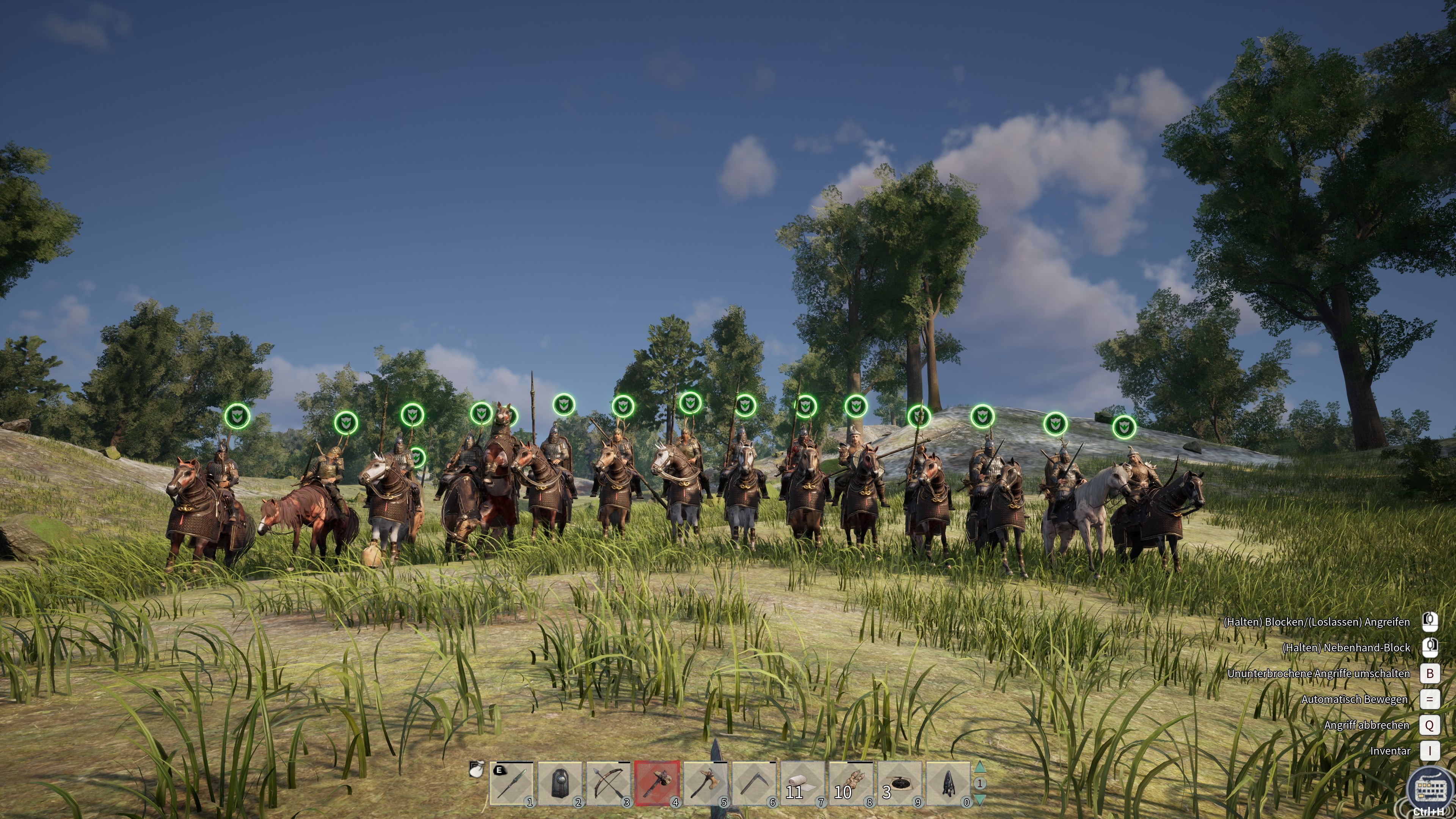1456x819 pixels.
Task: Choose the bow and arrow slot
Action: coord(608,783)
